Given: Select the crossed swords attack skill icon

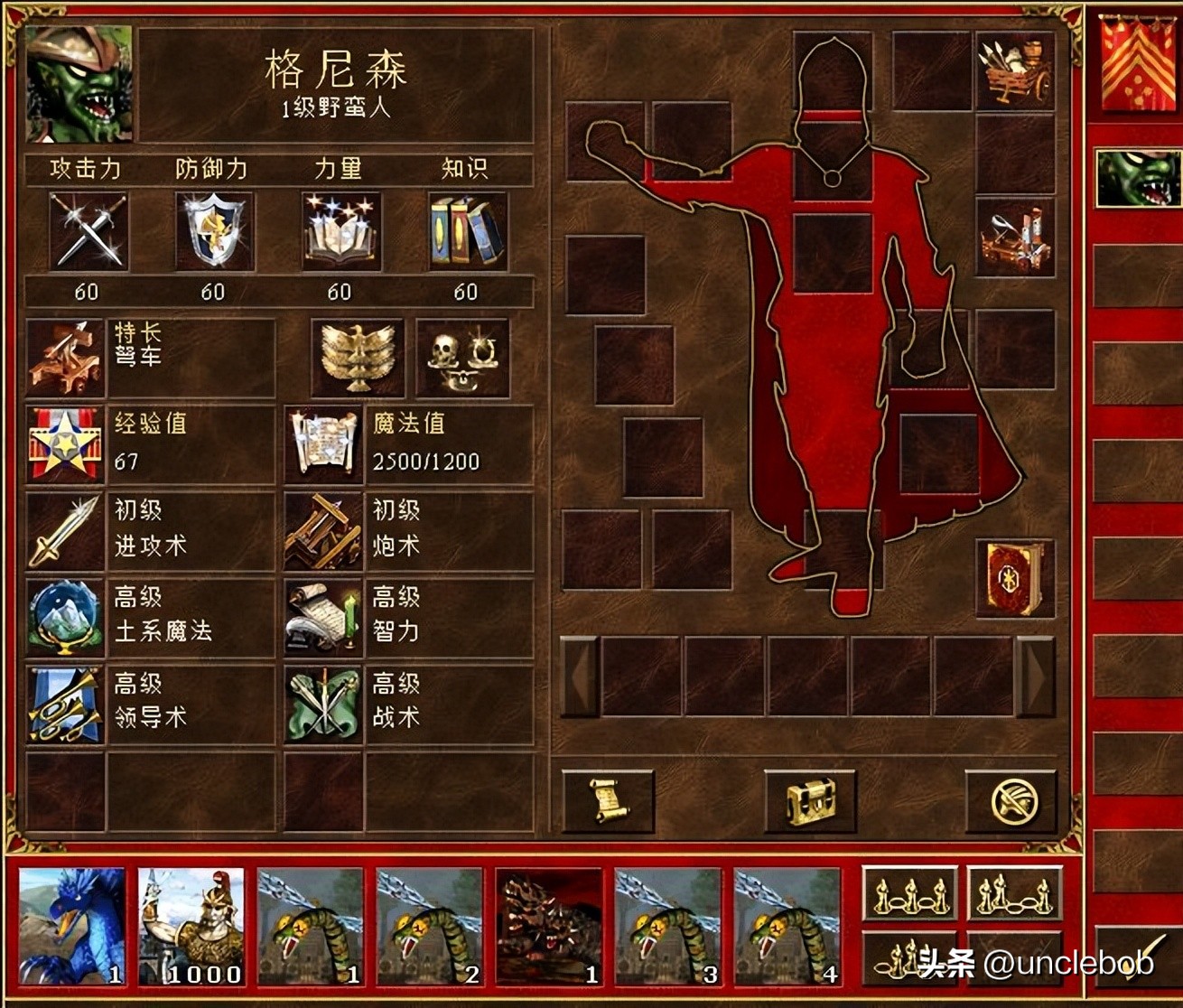Looking at the screenshot, I should pyautogui.click(x=88, y=231).
